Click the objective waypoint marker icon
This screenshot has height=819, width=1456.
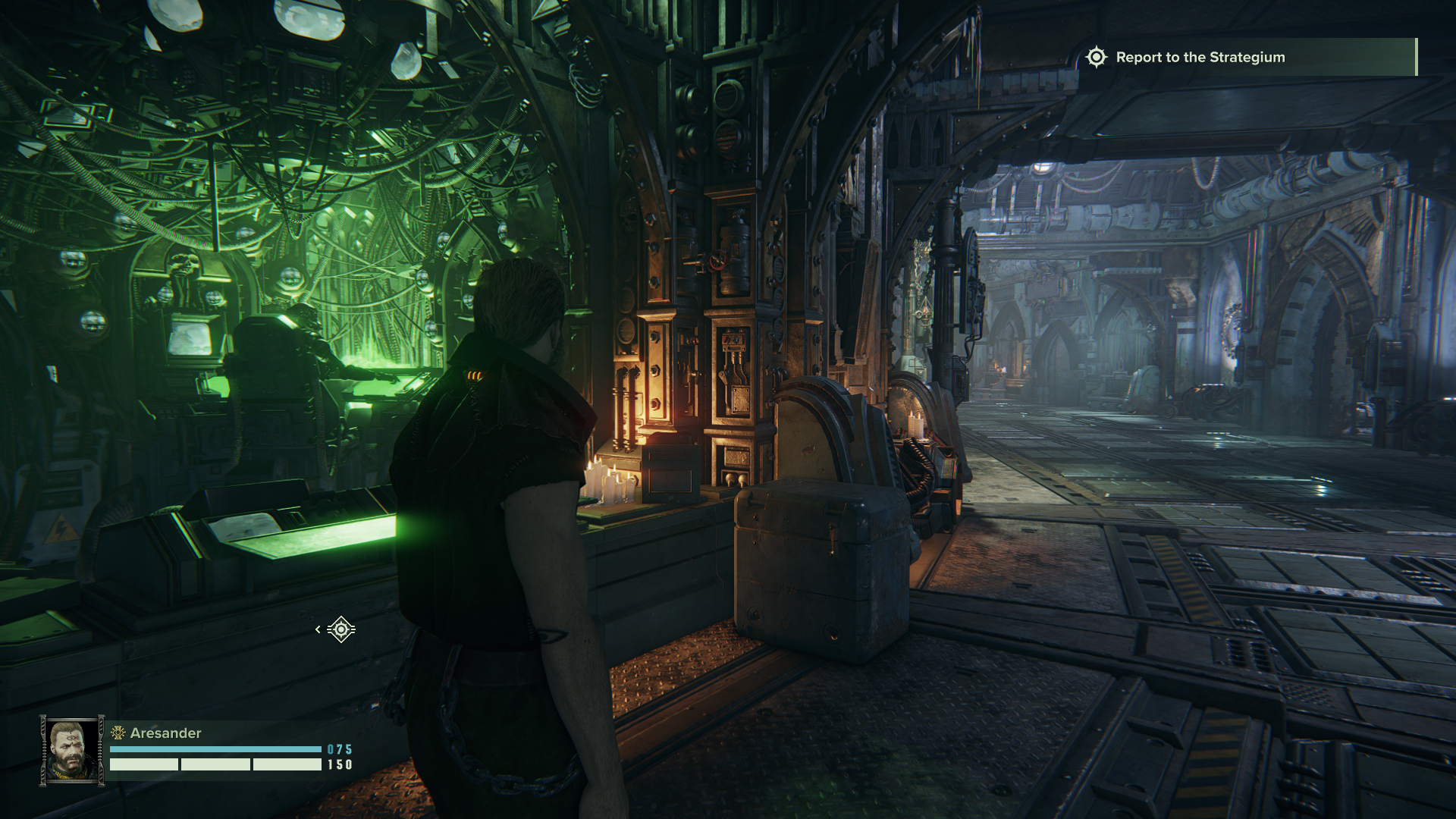click(341, 629)
